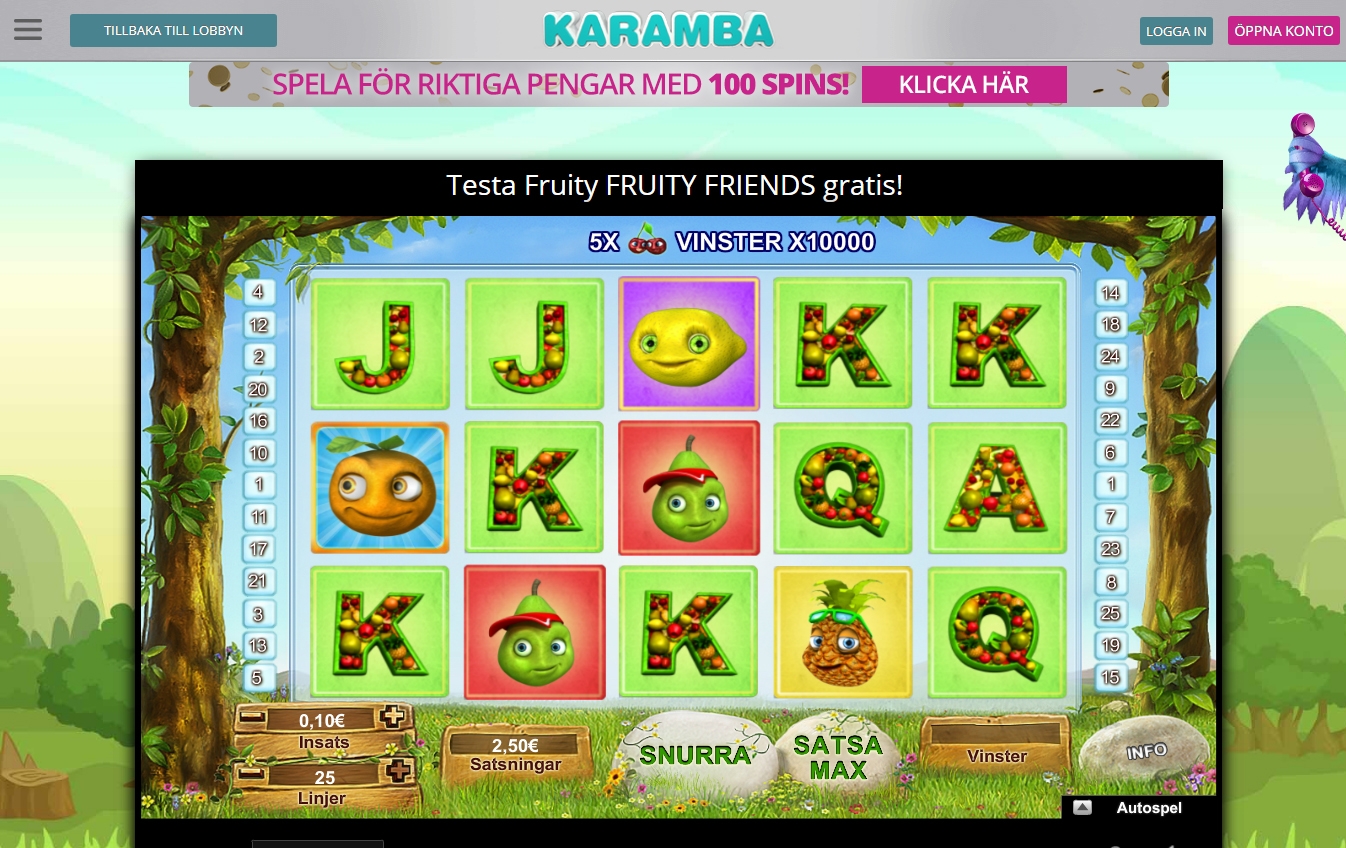
Task: Click the plus icon beside Insats
Action: pos(393,716)
